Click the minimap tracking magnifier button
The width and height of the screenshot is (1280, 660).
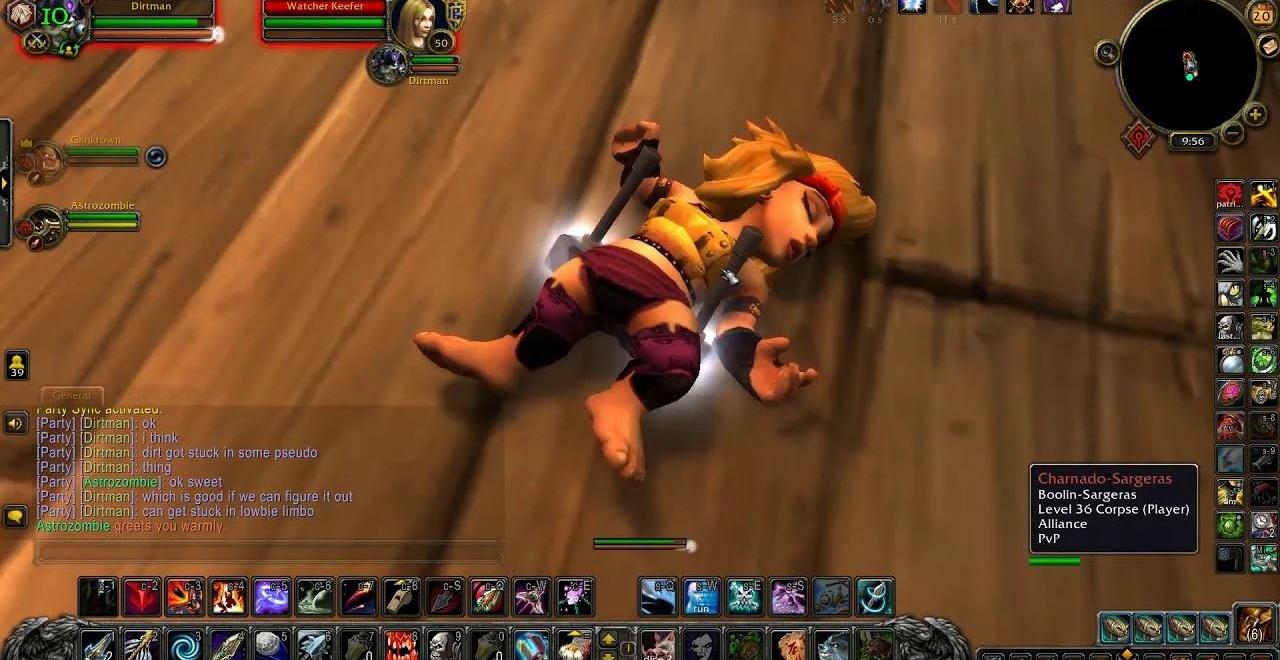pos(1107,52)
